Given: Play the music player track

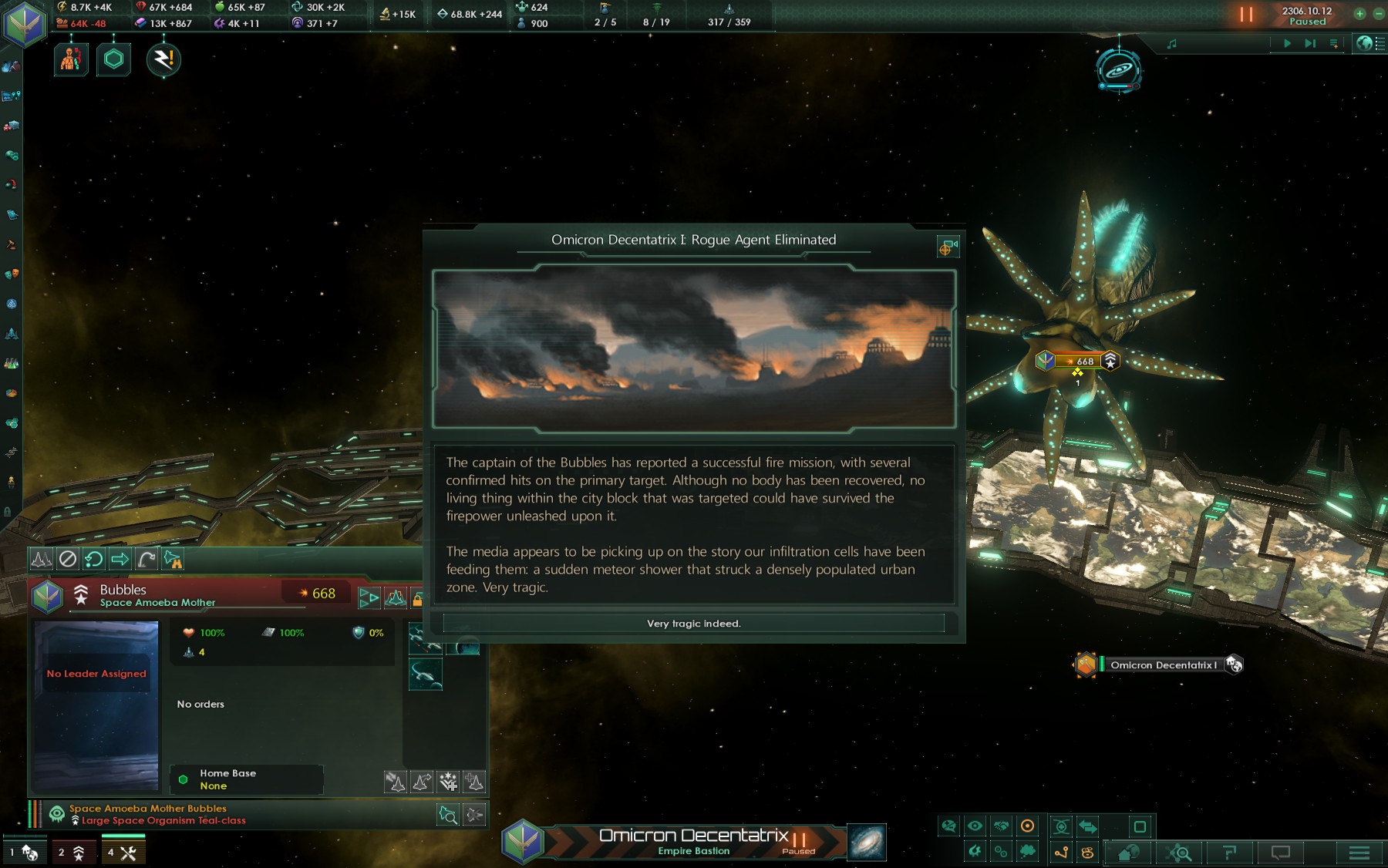Looking at the screenshot, I should pos(1287,44).
